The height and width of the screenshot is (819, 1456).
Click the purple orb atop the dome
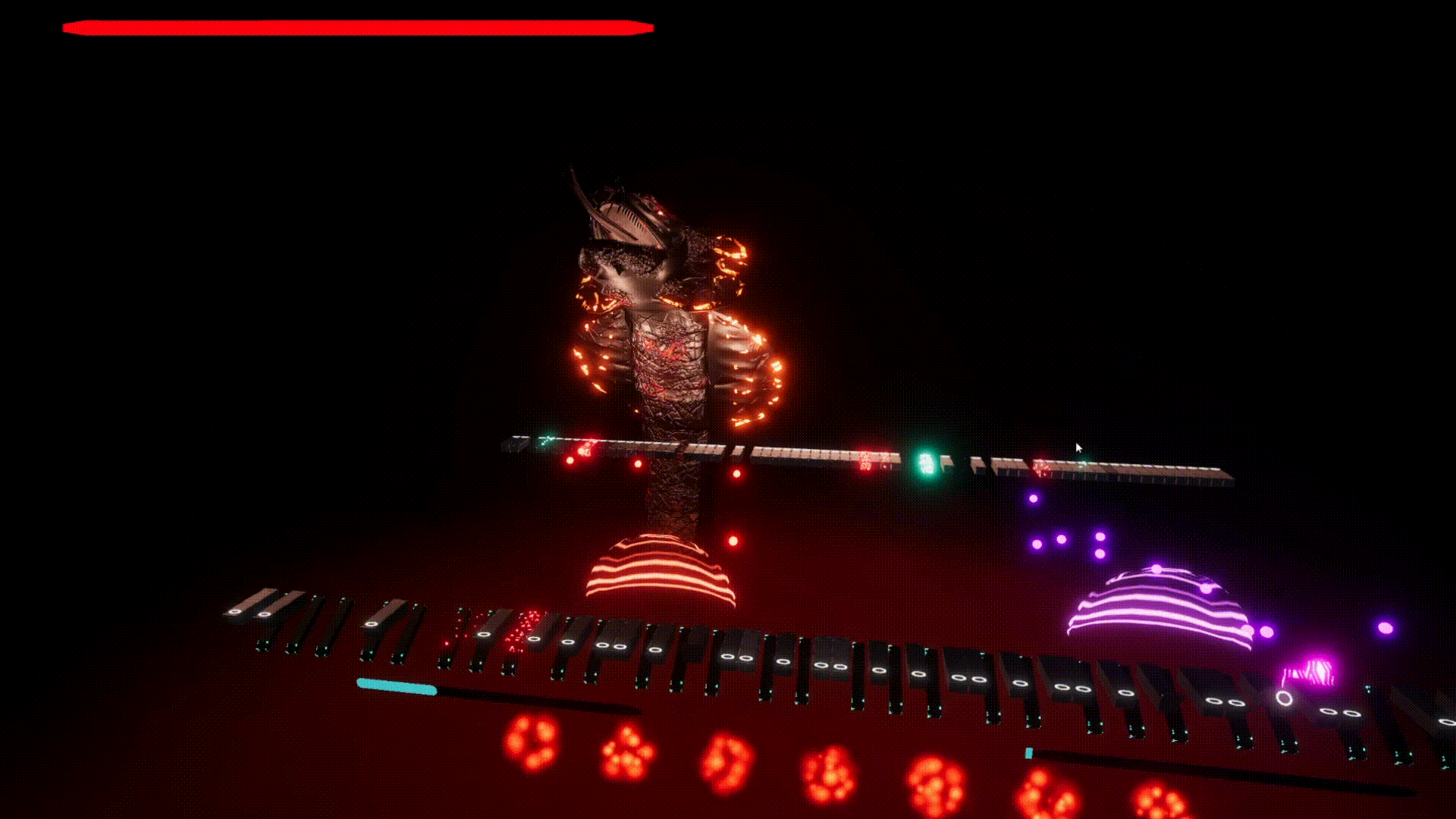pyautogui.click(x=1156, y=568)
